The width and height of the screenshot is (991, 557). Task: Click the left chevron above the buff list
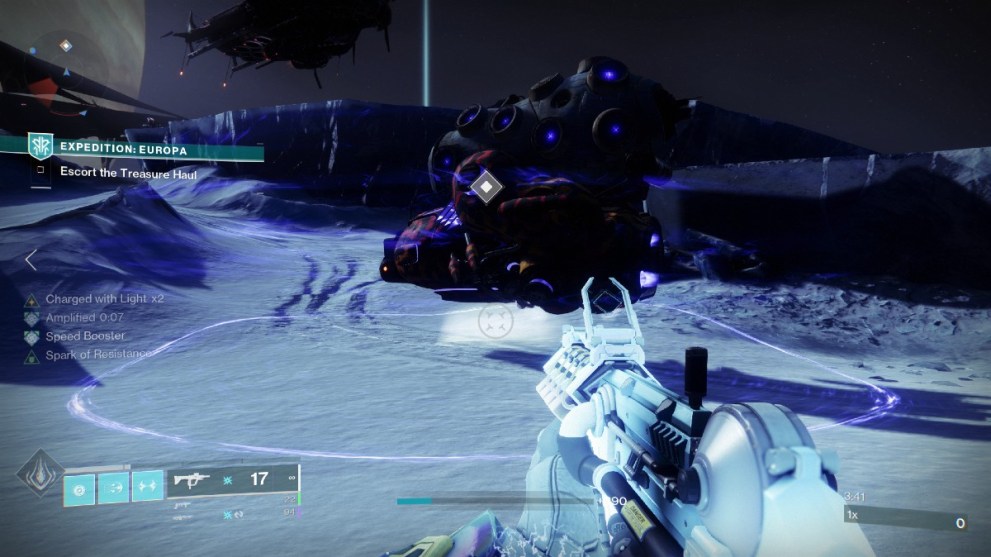31,260
